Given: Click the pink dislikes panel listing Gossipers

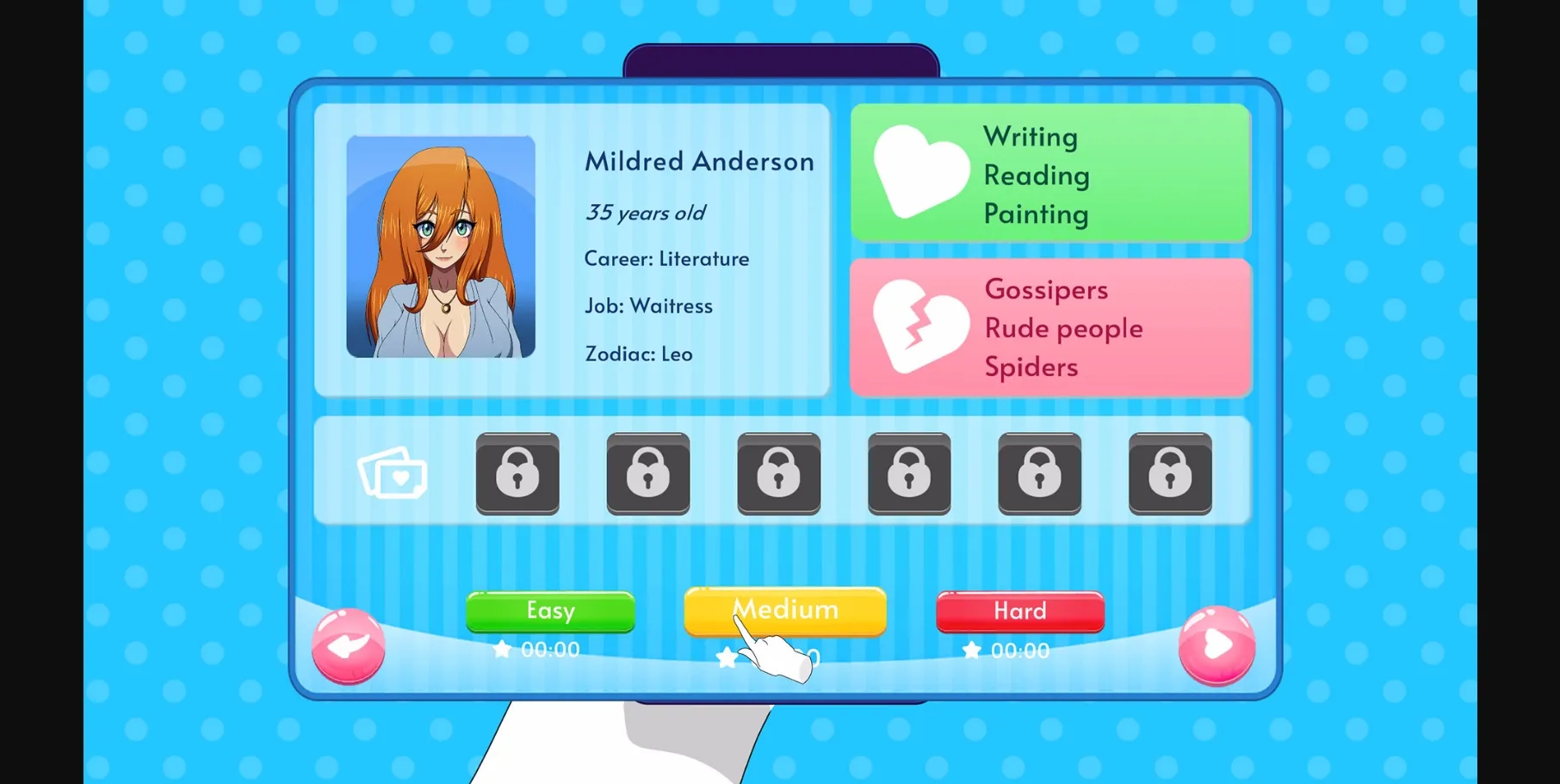Looking at the screenshot, I should [1050, 328].
